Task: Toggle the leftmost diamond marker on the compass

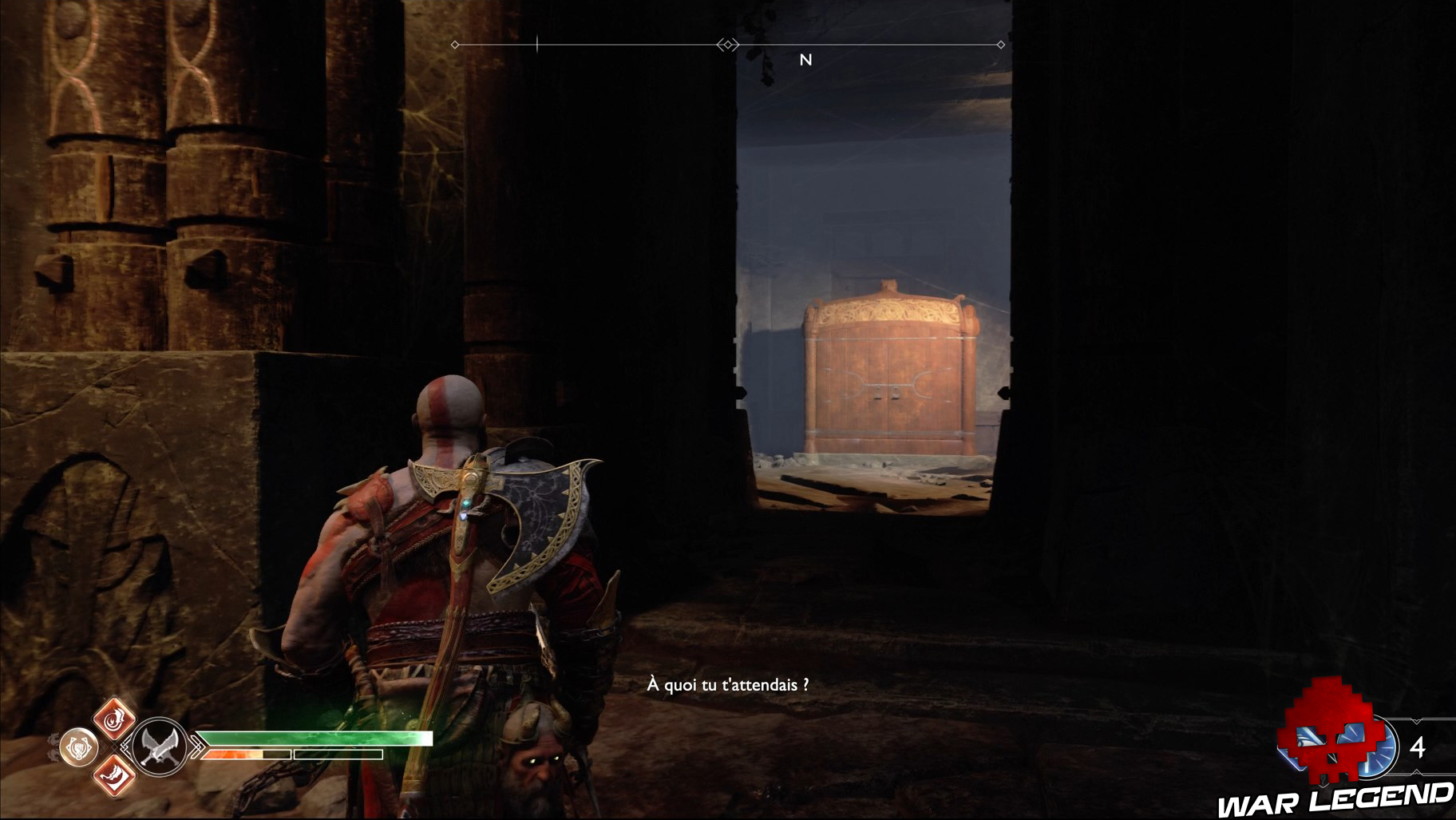Action: tap(455, 45)
